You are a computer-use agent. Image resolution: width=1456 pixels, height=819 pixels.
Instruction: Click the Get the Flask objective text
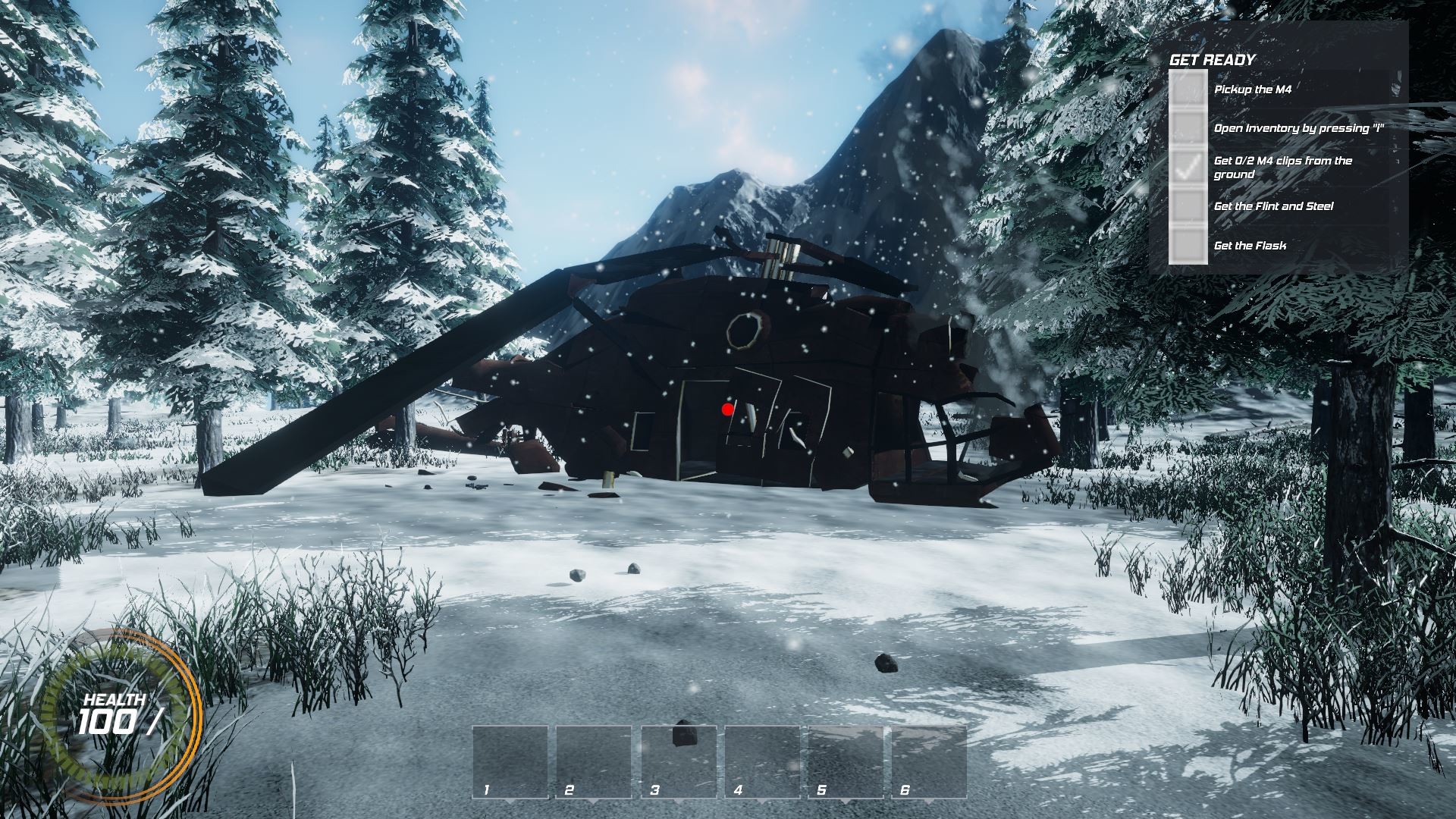tap(1250, 245)
